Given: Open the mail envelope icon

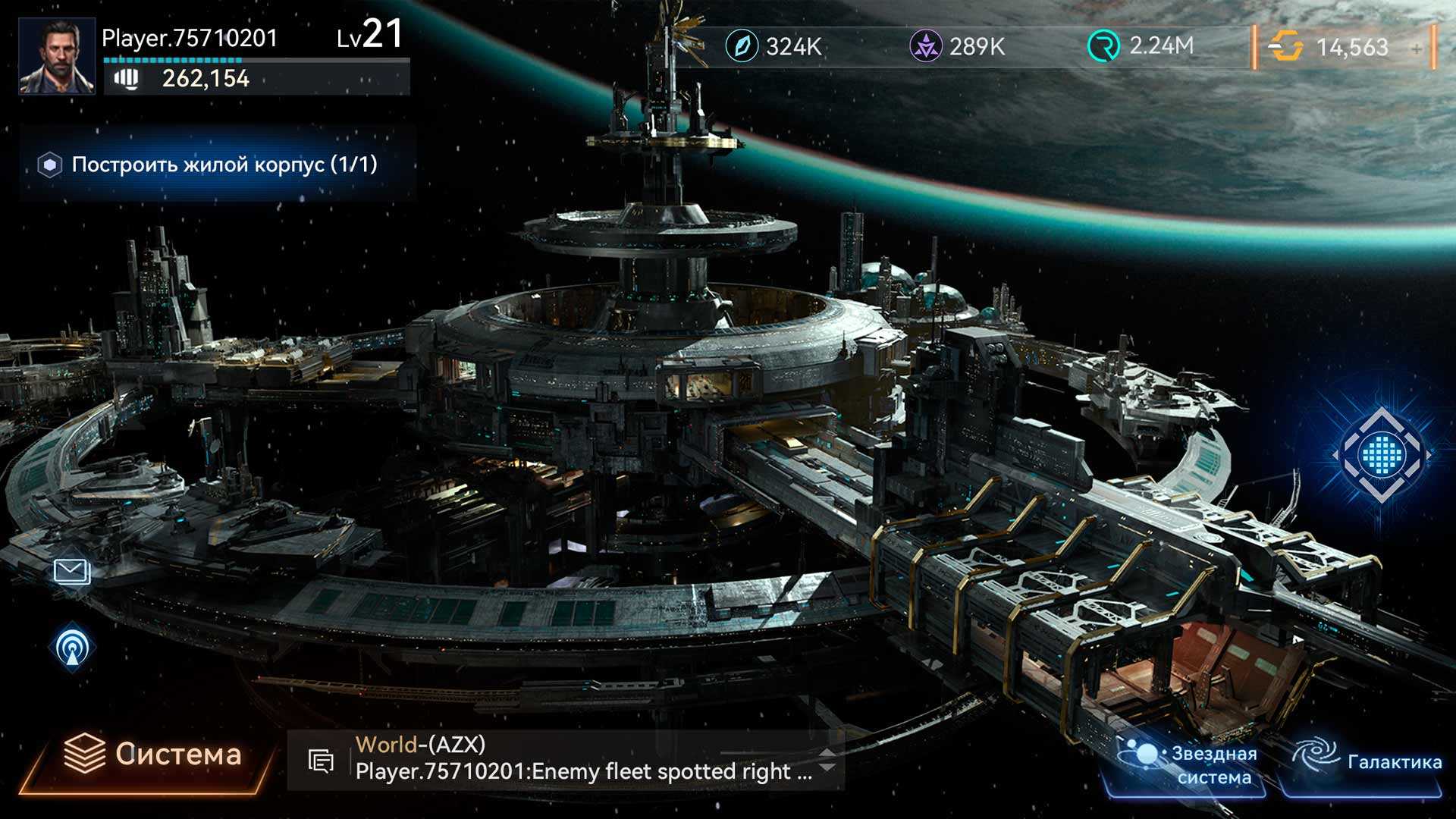Looking at the screenshot, I should click(x=72, y=571).
